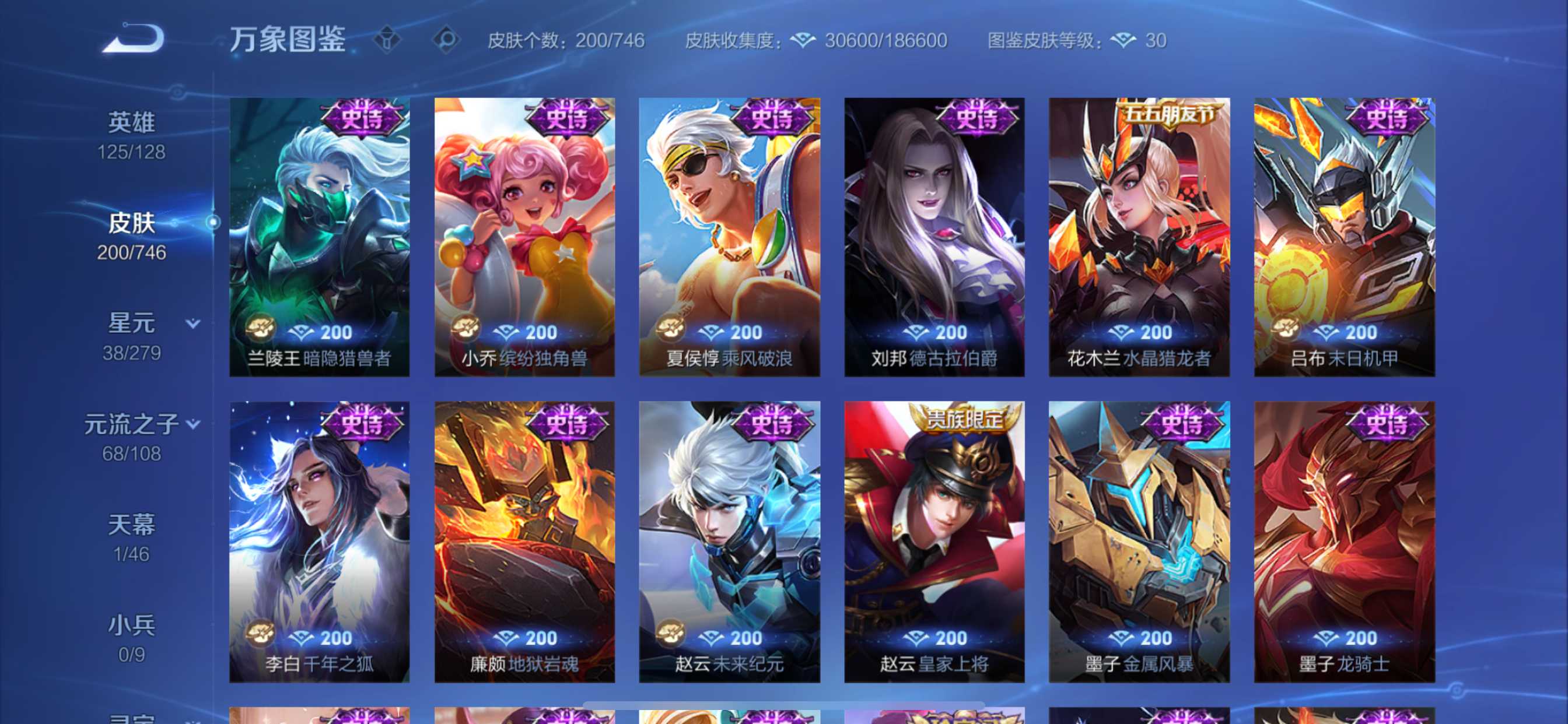The height and width of the screenshot is (724, 1568).
Task: Expand the 星元 category dropdown
Action: [192, 323]
